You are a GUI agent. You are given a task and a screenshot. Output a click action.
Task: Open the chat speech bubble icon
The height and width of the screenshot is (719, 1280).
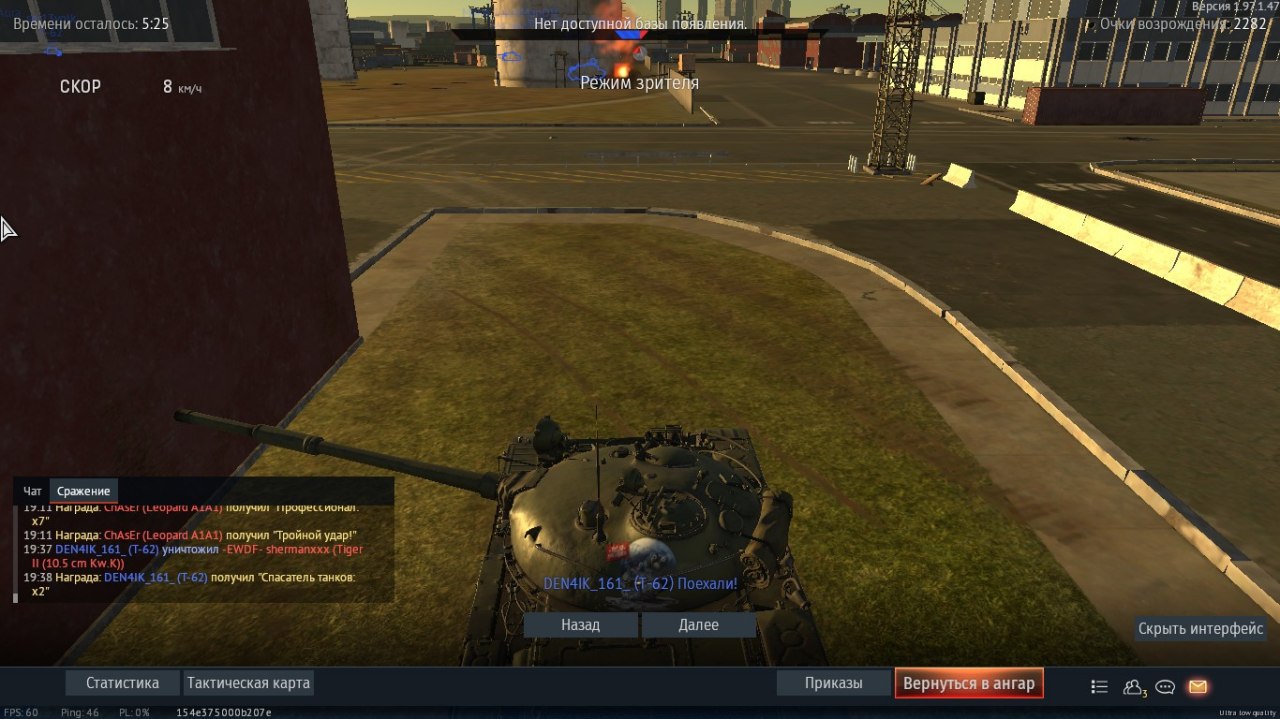(1165, 687)
